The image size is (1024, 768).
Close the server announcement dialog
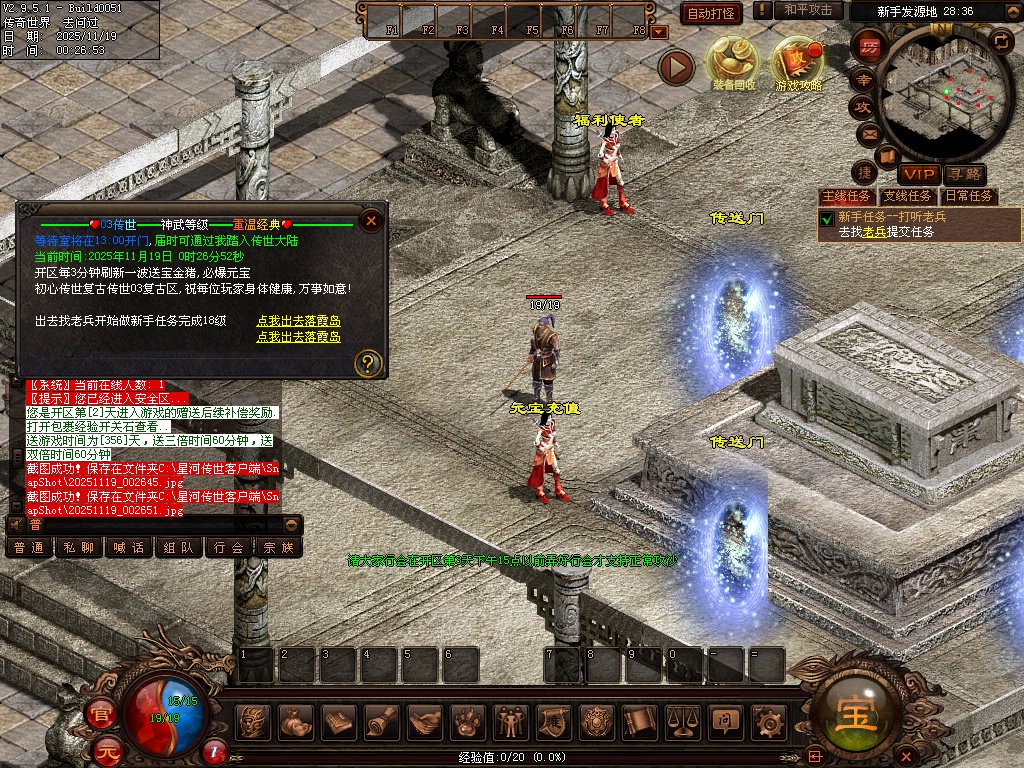371,220
